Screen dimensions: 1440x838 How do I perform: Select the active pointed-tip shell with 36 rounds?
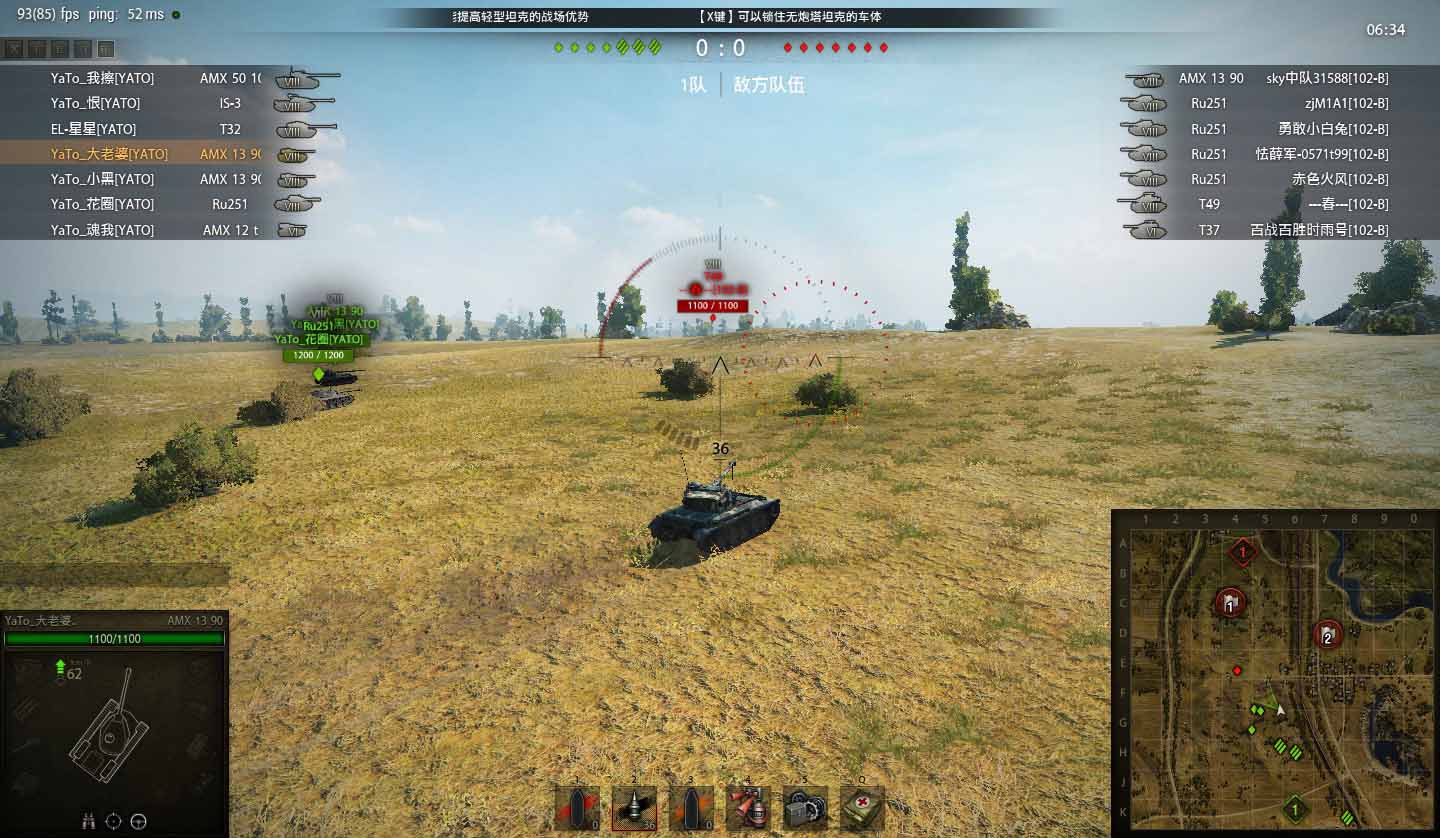tap(634, 807)
